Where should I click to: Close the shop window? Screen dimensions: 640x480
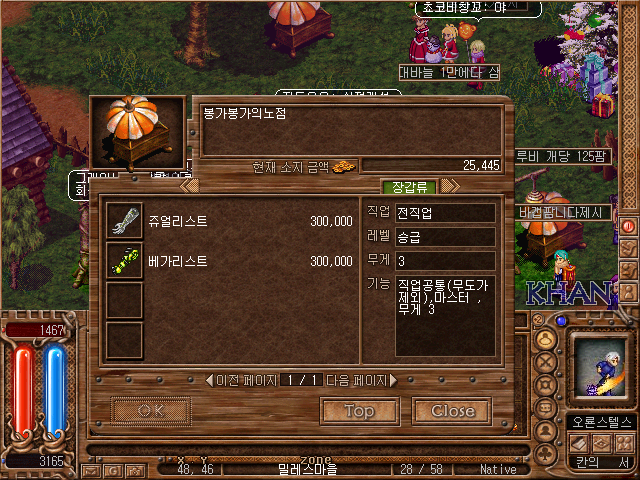[x=452, y=411]
